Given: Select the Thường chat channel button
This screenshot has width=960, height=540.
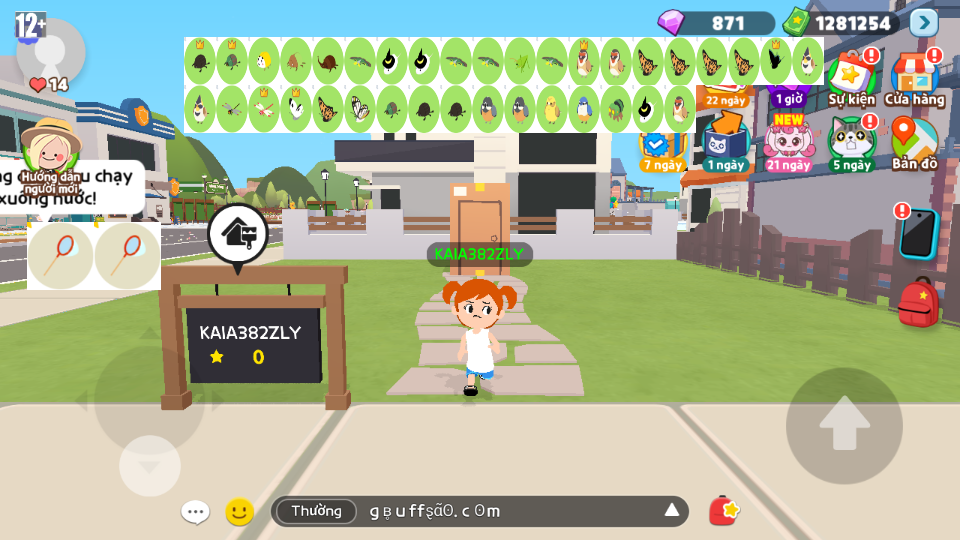Looking at the screenshot, I should point(316,511).
